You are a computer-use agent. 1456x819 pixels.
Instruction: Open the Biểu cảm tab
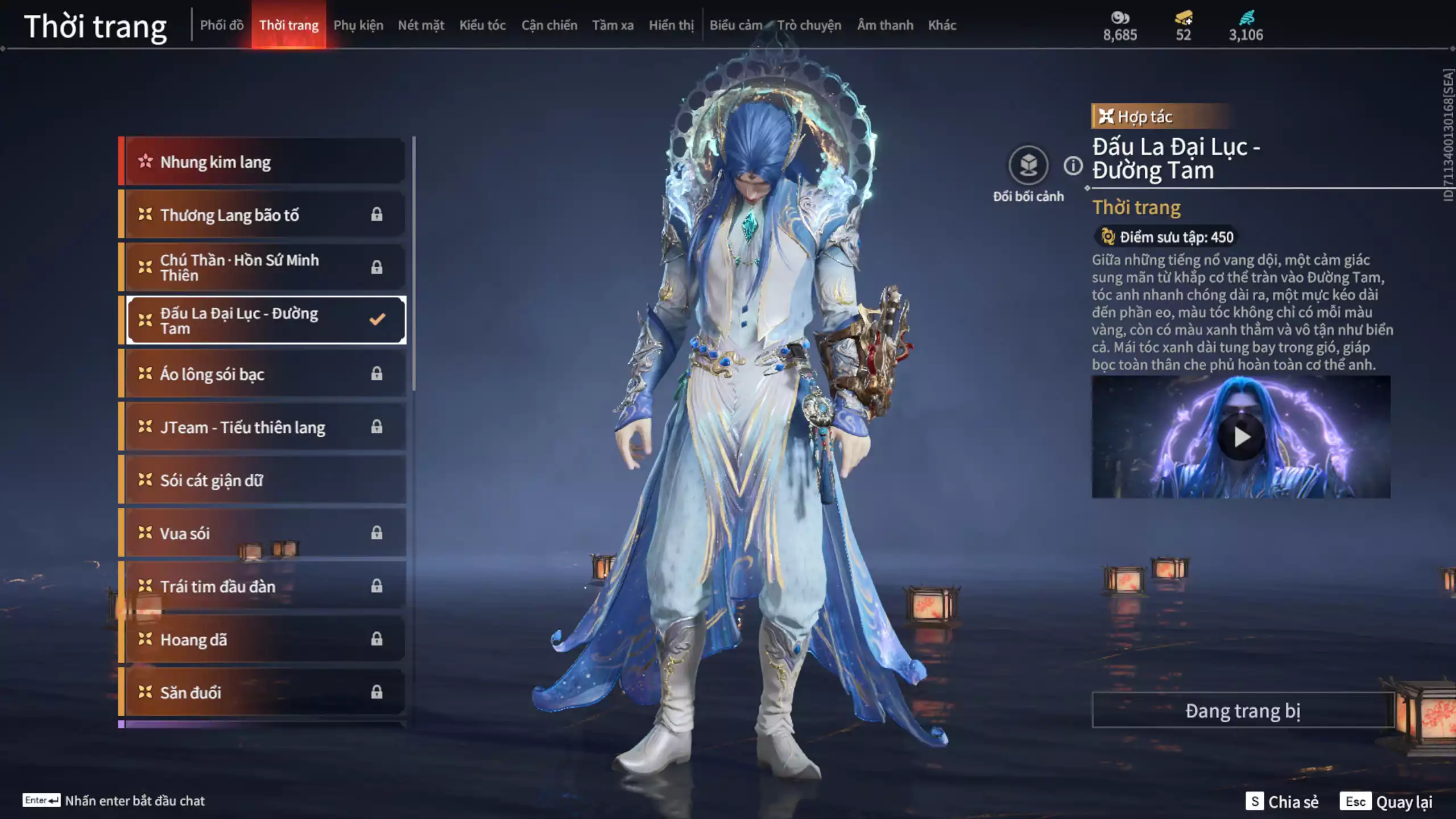click(736, 25)
